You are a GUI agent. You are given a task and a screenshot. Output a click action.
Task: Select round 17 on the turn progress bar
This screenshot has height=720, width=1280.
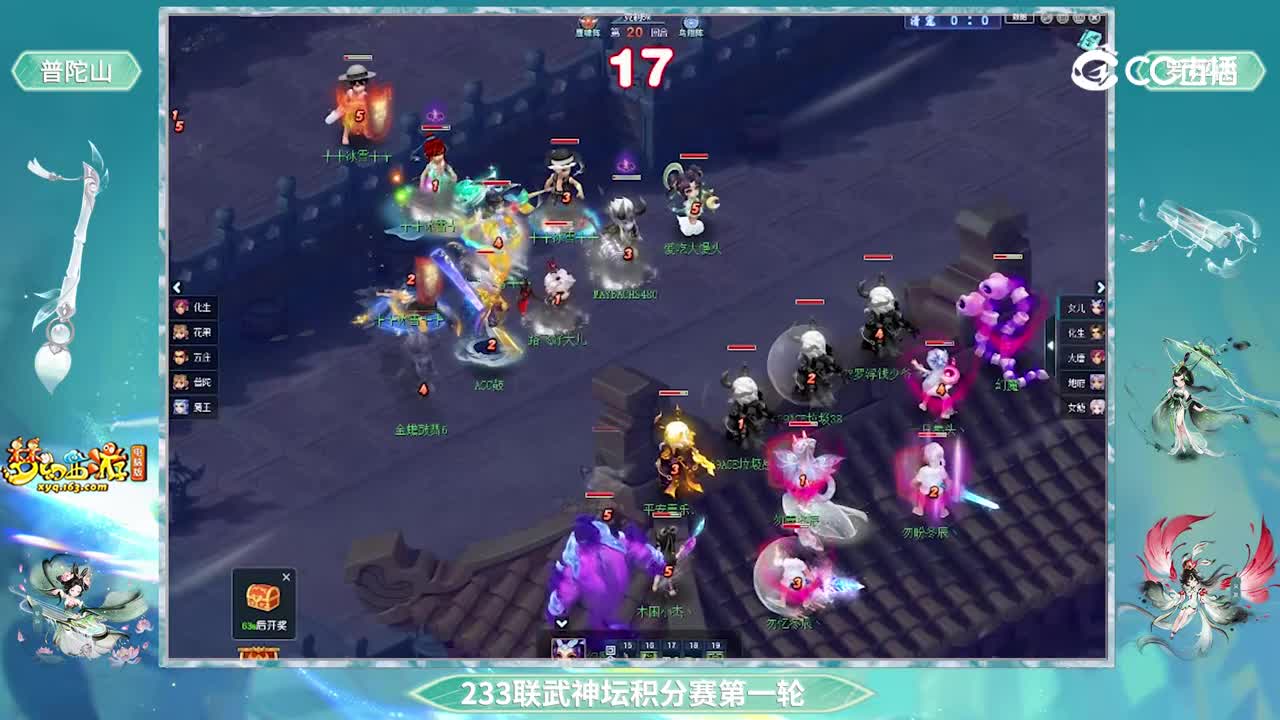click(672, 646)
